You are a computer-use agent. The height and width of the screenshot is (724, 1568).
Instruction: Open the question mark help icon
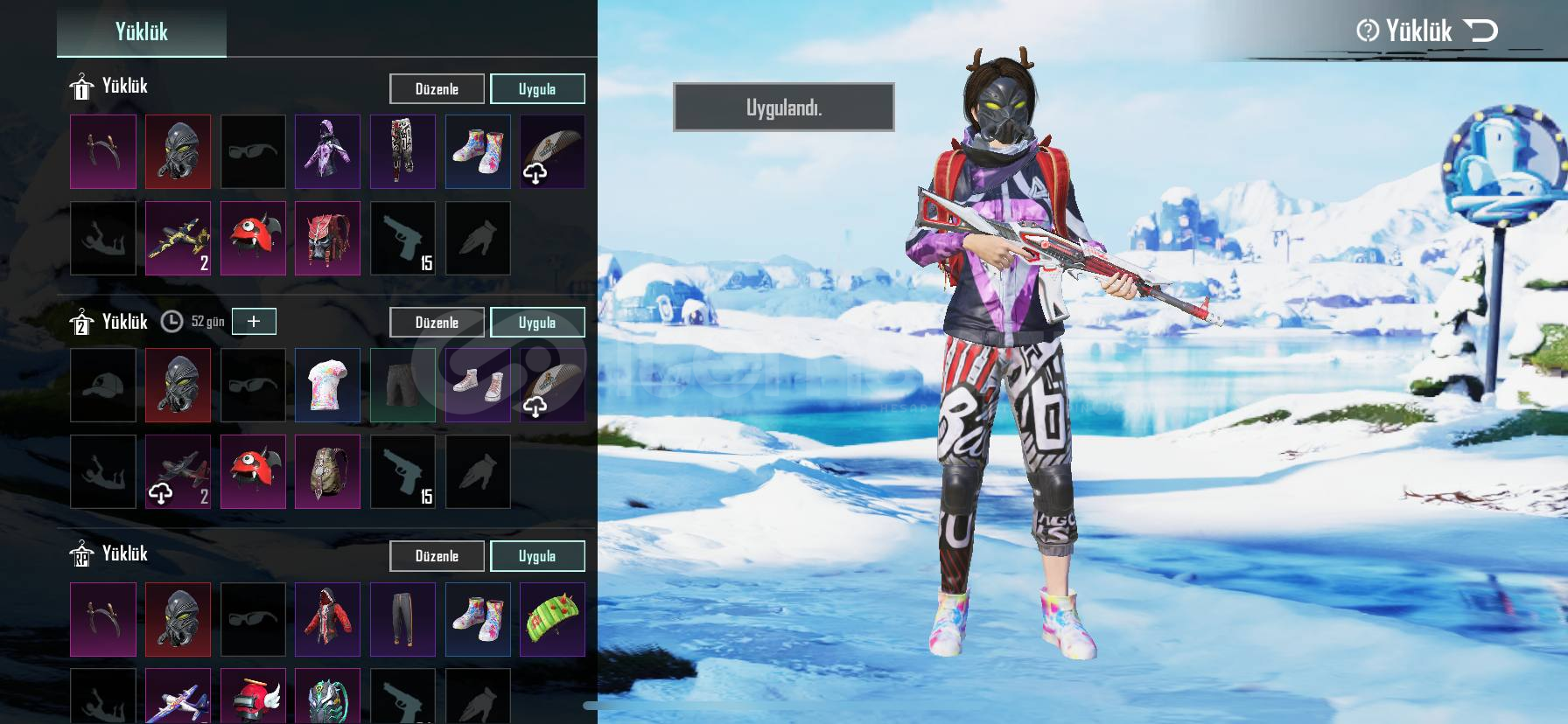click(x=1367, y=31)
